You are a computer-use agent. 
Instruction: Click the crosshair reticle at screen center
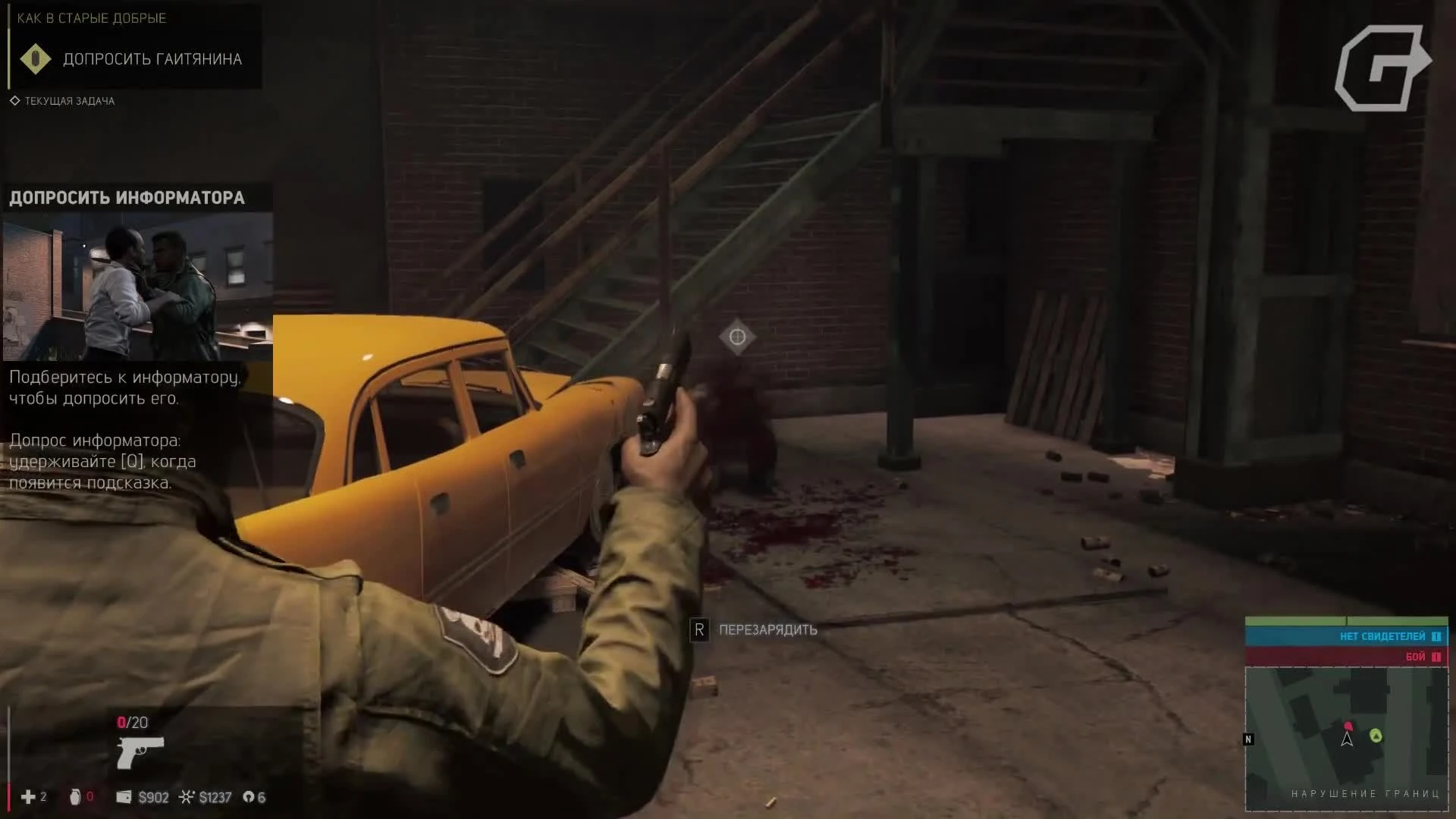tap(738, 336)
